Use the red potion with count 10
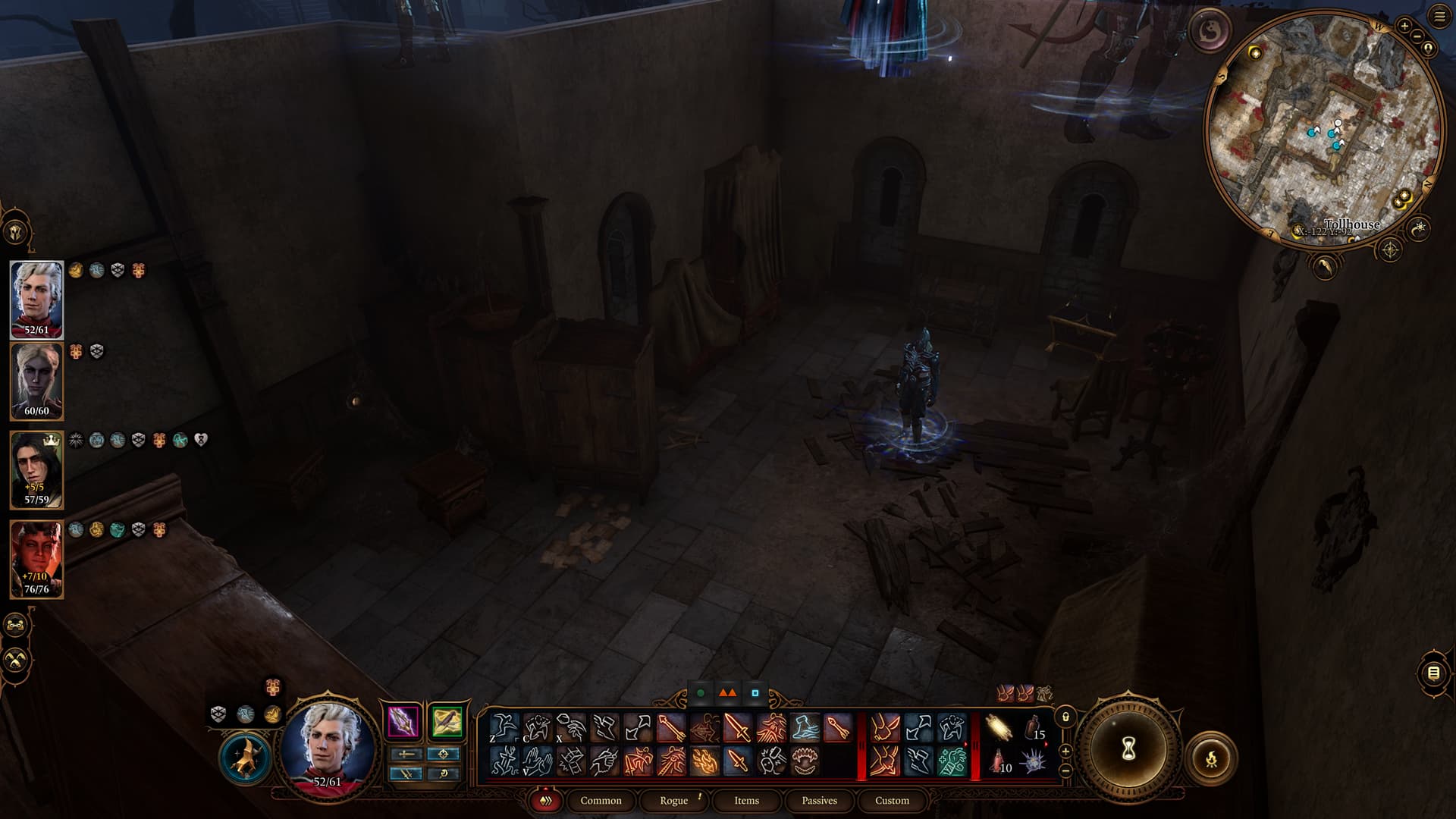1456x819 pixels. 999,761
